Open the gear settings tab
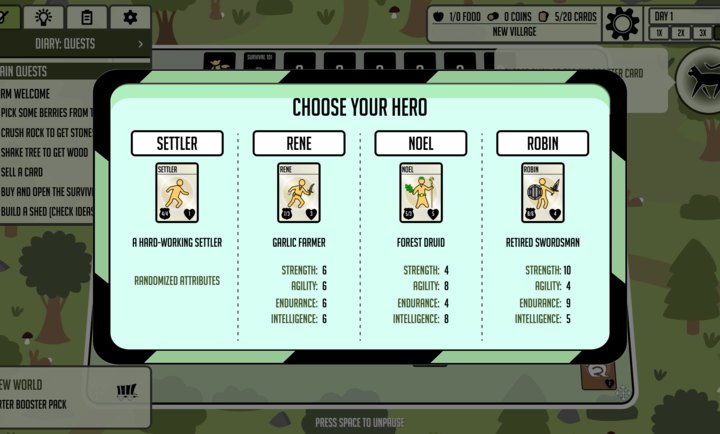The image size is (720, 434). 130,17
